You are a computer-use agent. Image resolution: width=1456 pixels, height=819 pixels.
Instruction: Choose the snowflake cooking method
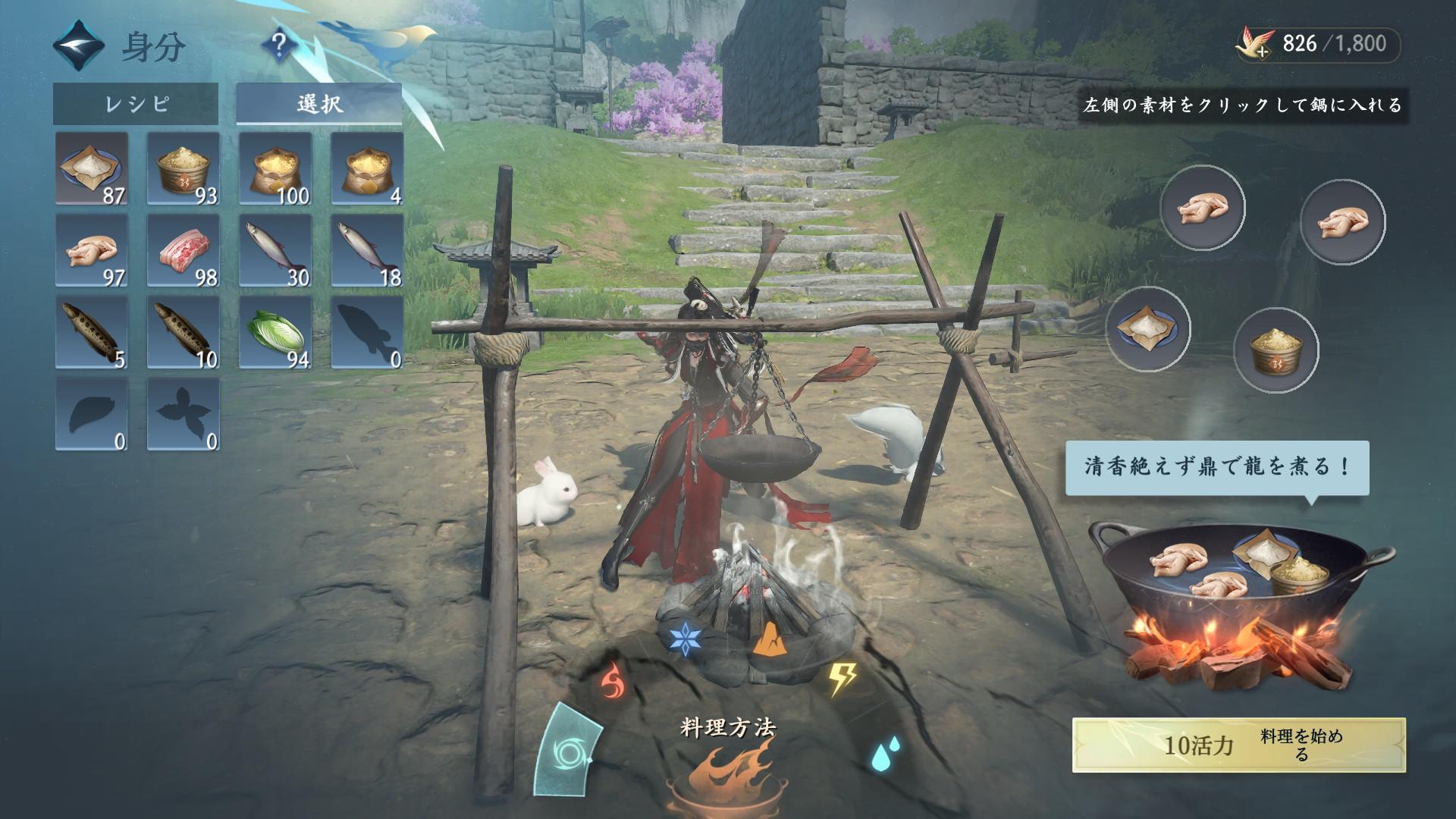click(x=684, y=639)
